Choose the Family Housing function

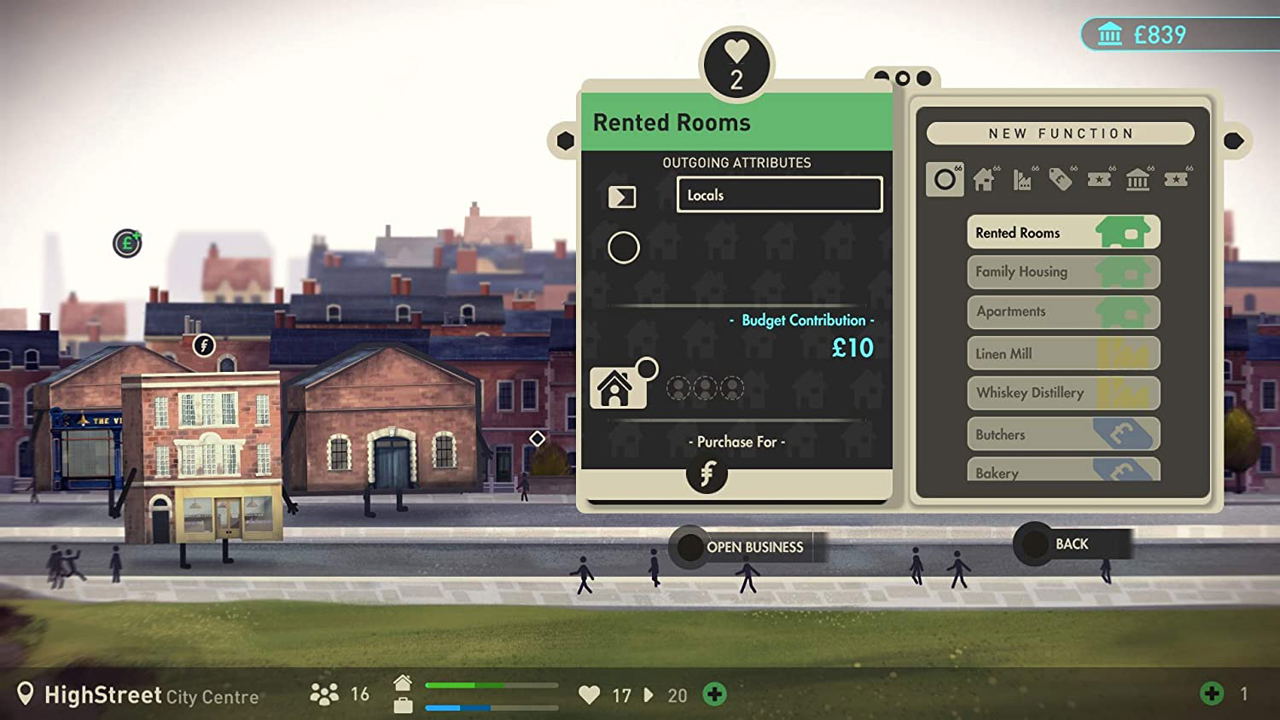1063,272
